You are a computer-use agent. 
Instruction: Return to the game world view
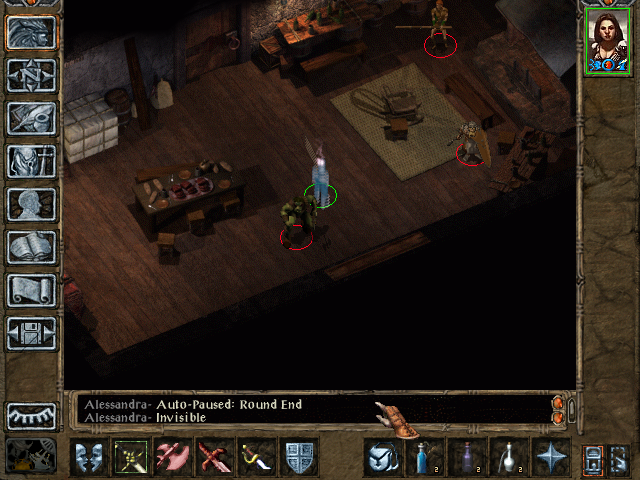32,33
